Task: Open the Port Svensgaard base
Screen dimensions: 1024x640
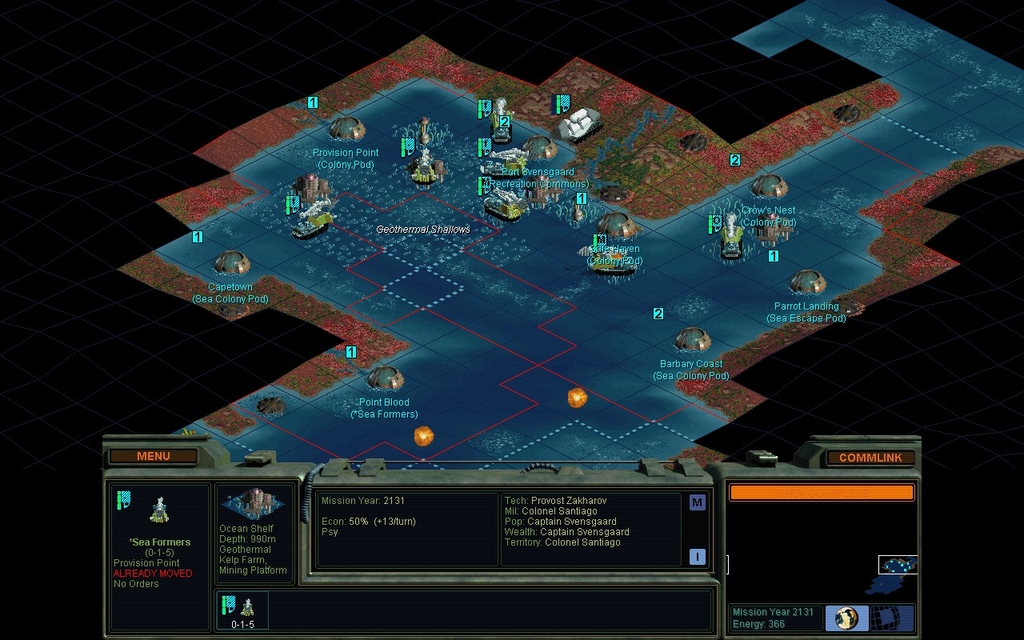Action: 539,148
